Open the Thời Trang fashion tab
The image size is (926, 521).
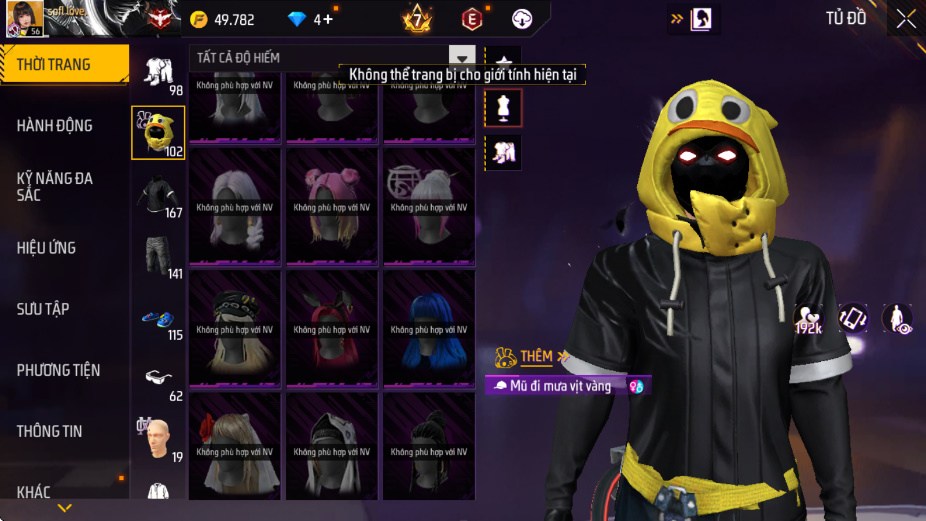click(64, 64)
